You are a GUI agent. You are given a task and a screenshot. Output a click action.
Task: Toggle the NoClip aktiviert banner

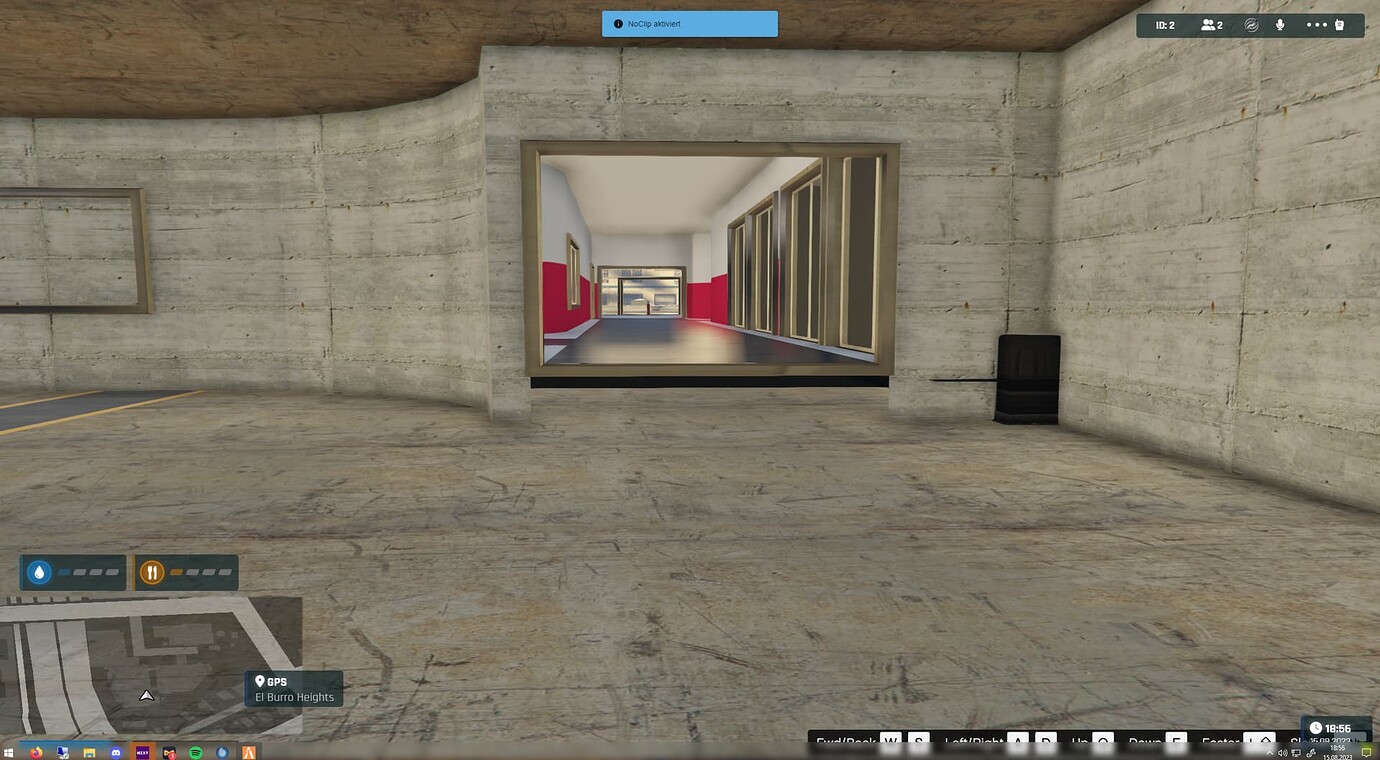click(690, 22)
